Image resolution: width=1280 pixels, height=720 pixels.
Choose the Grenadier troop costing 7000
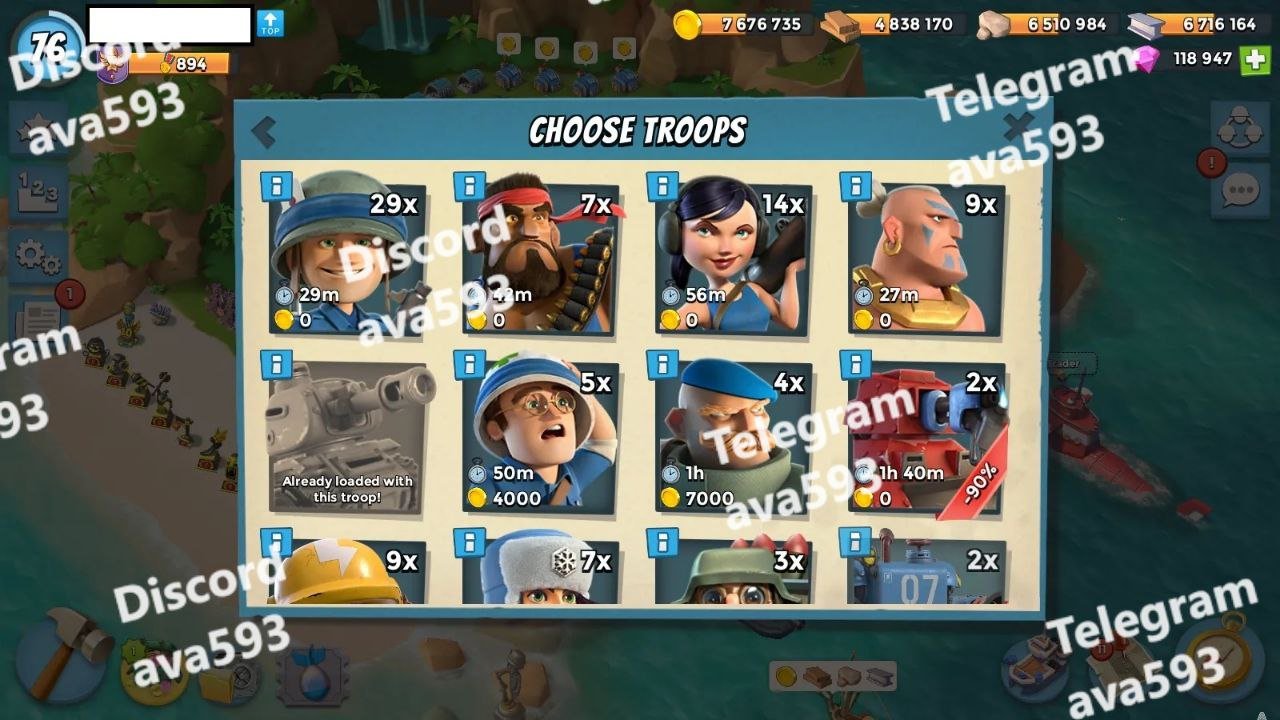tap(733, 438)
